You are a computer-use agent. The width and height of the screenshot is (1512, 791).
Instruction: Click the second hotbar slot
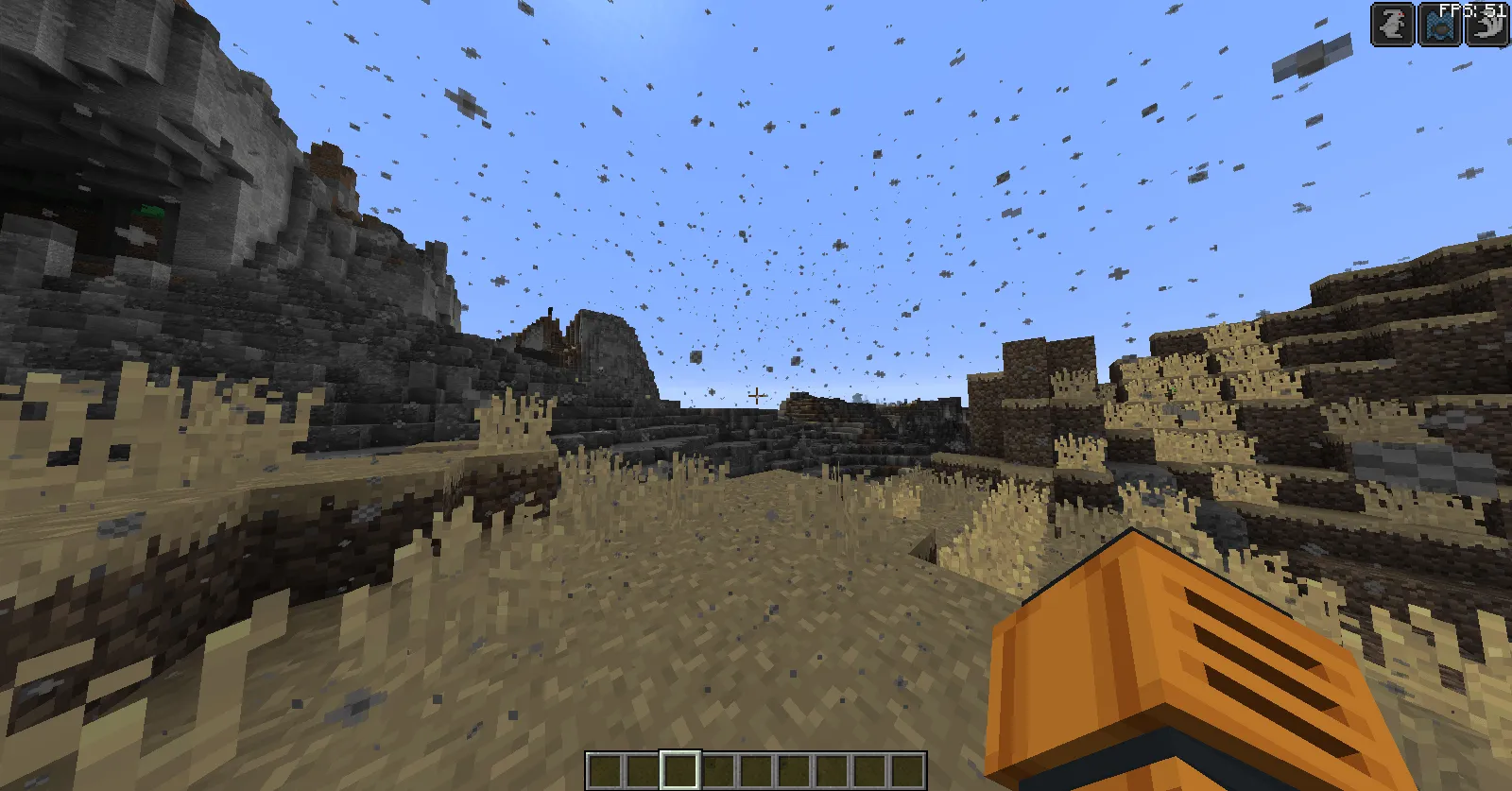click(645, 770)
